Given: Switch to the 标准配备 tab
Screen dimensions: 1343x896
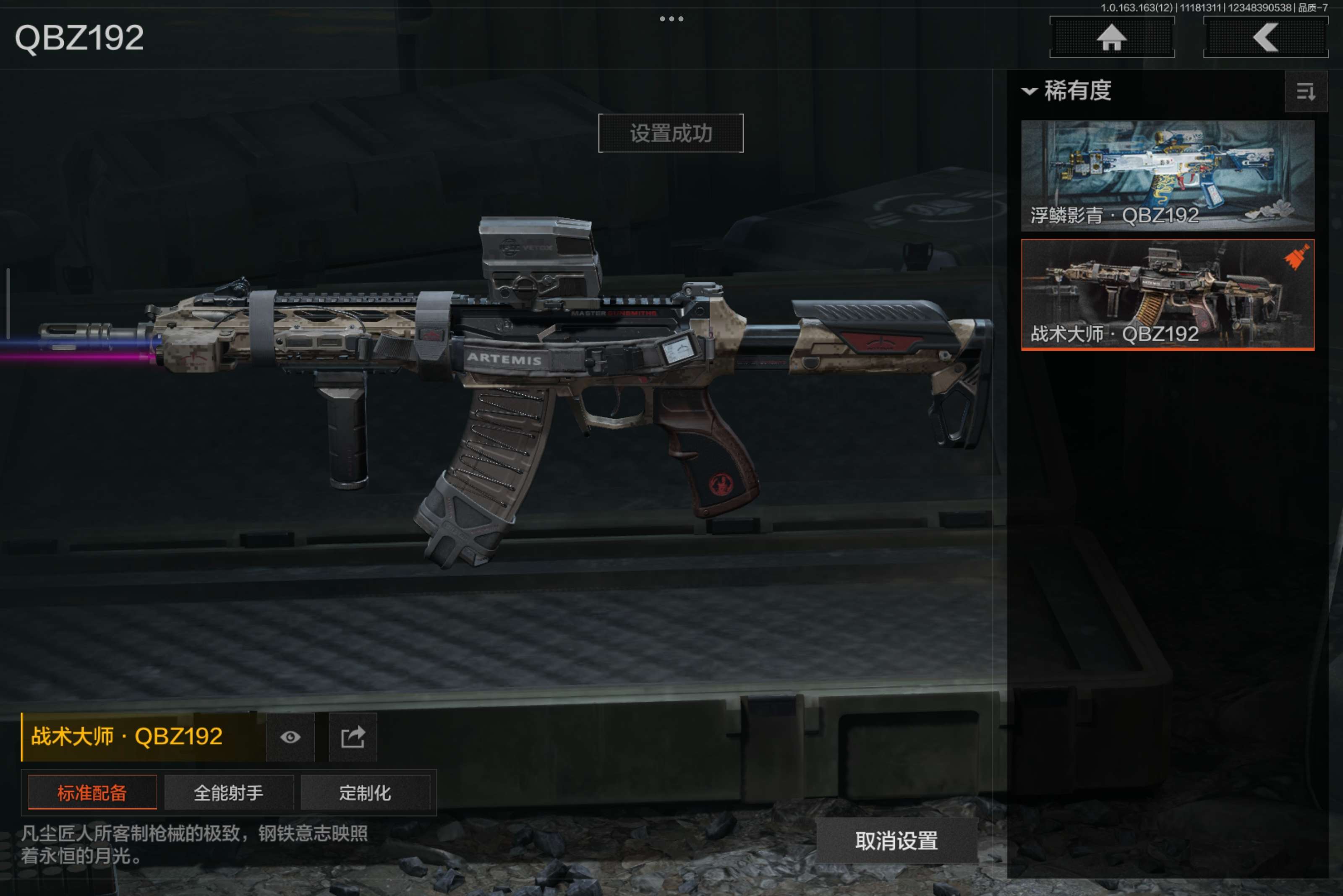Looking at the screenshot, I should [x=92, y=792].
